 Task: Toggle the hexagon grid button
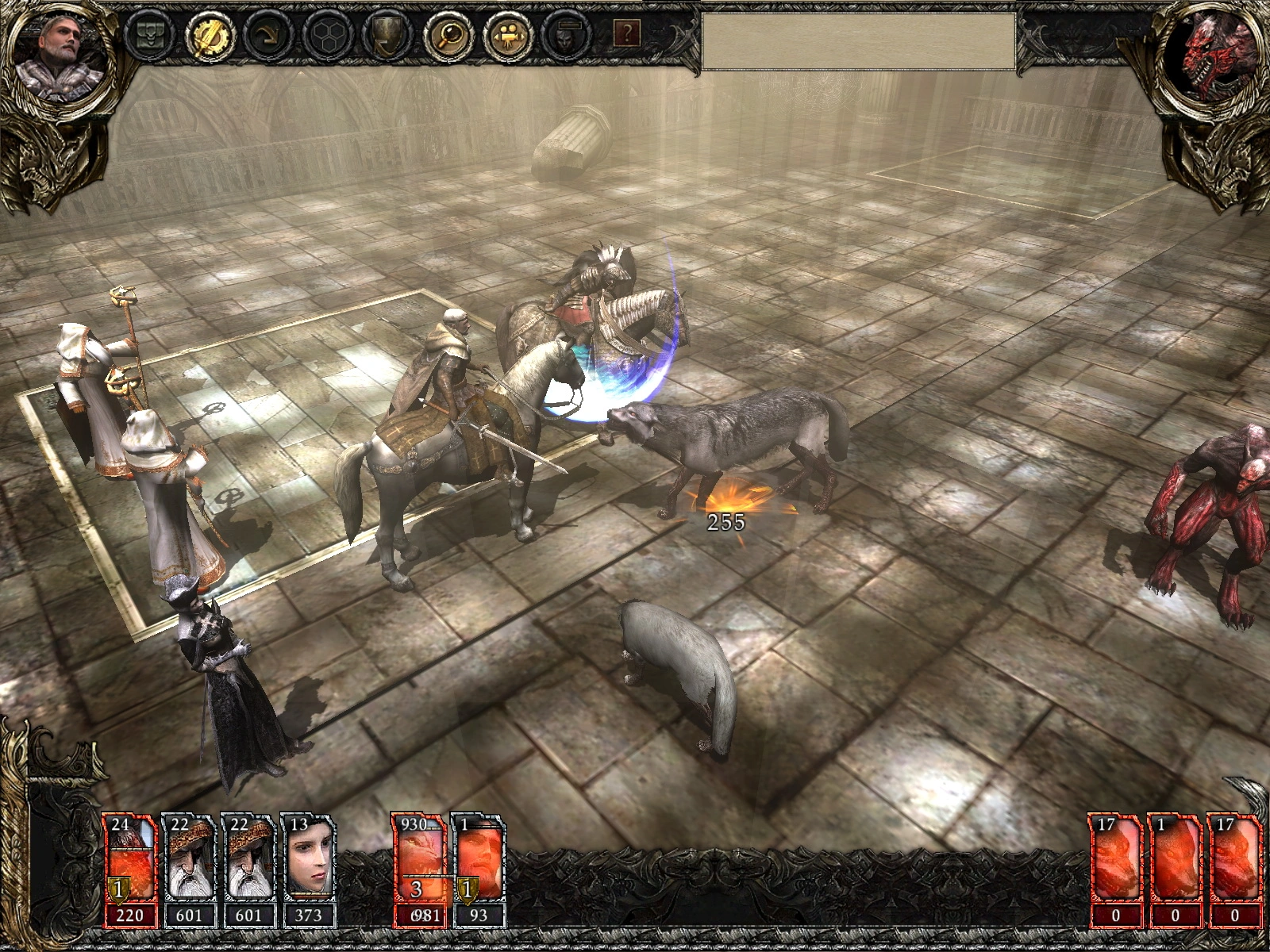point(325,34)
